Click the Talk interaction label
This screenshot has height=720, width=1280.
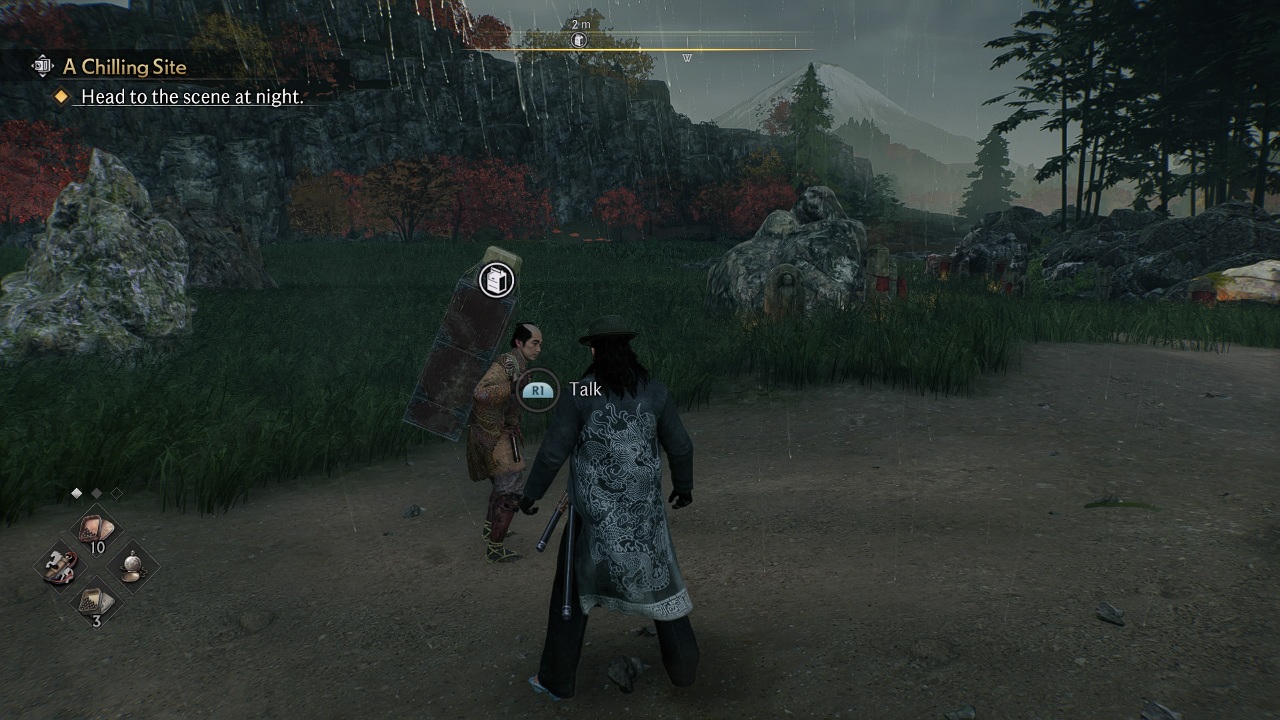click(x=585, y=389)
